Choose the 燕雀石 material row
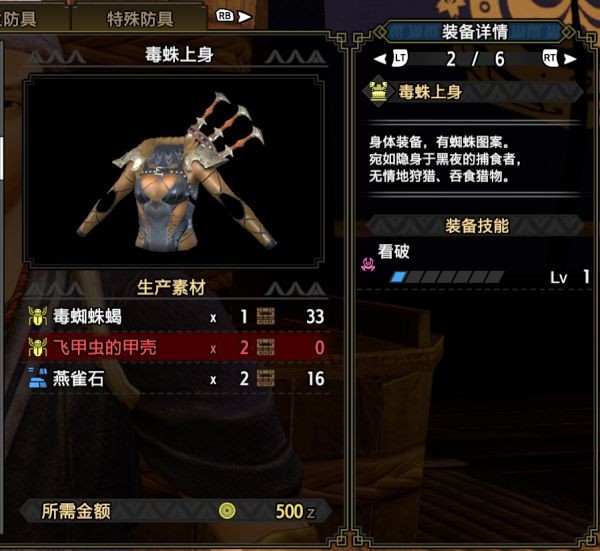The height and width of the screenshot is (551, 600). coord(175,379)
